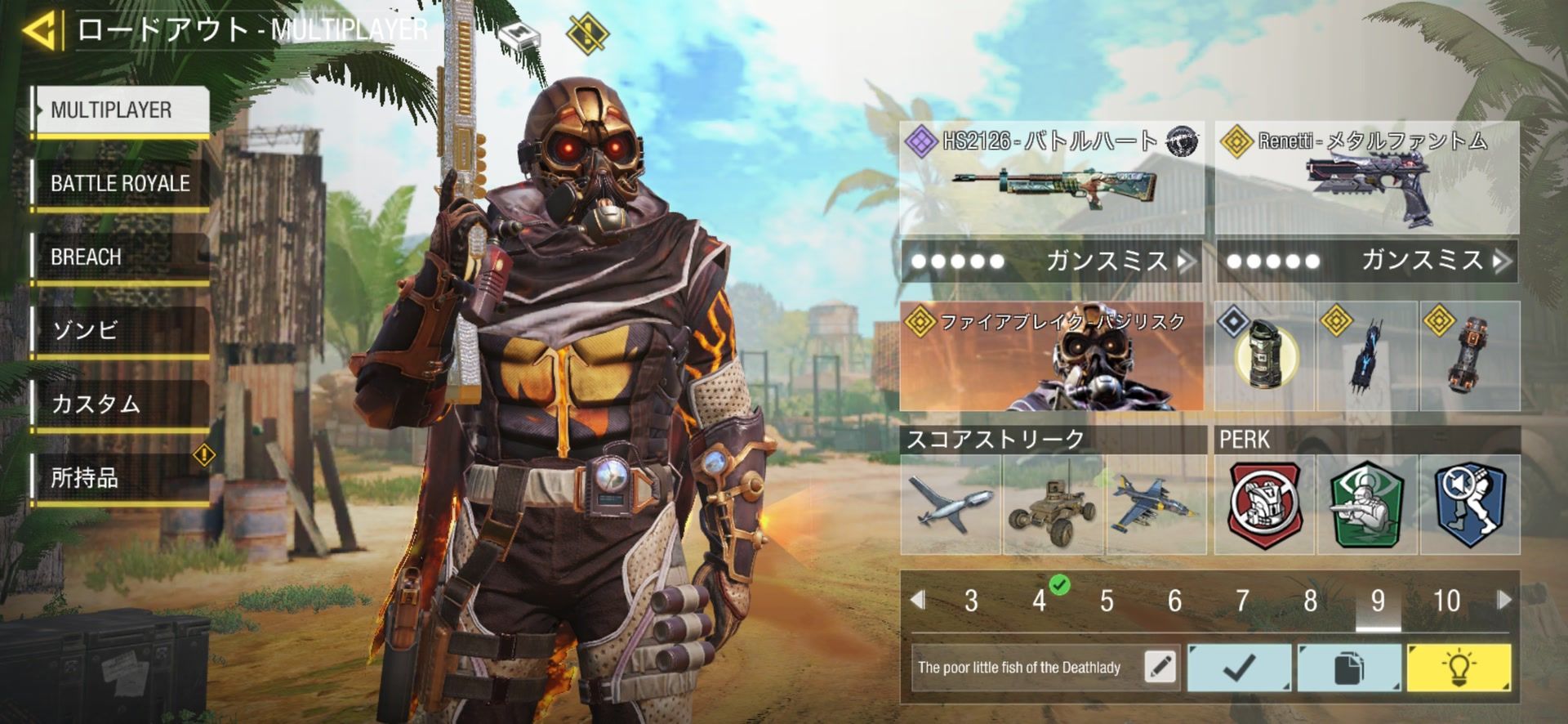
Task: Open the 所持品 inventory tab
Action: tap(121, 477)
